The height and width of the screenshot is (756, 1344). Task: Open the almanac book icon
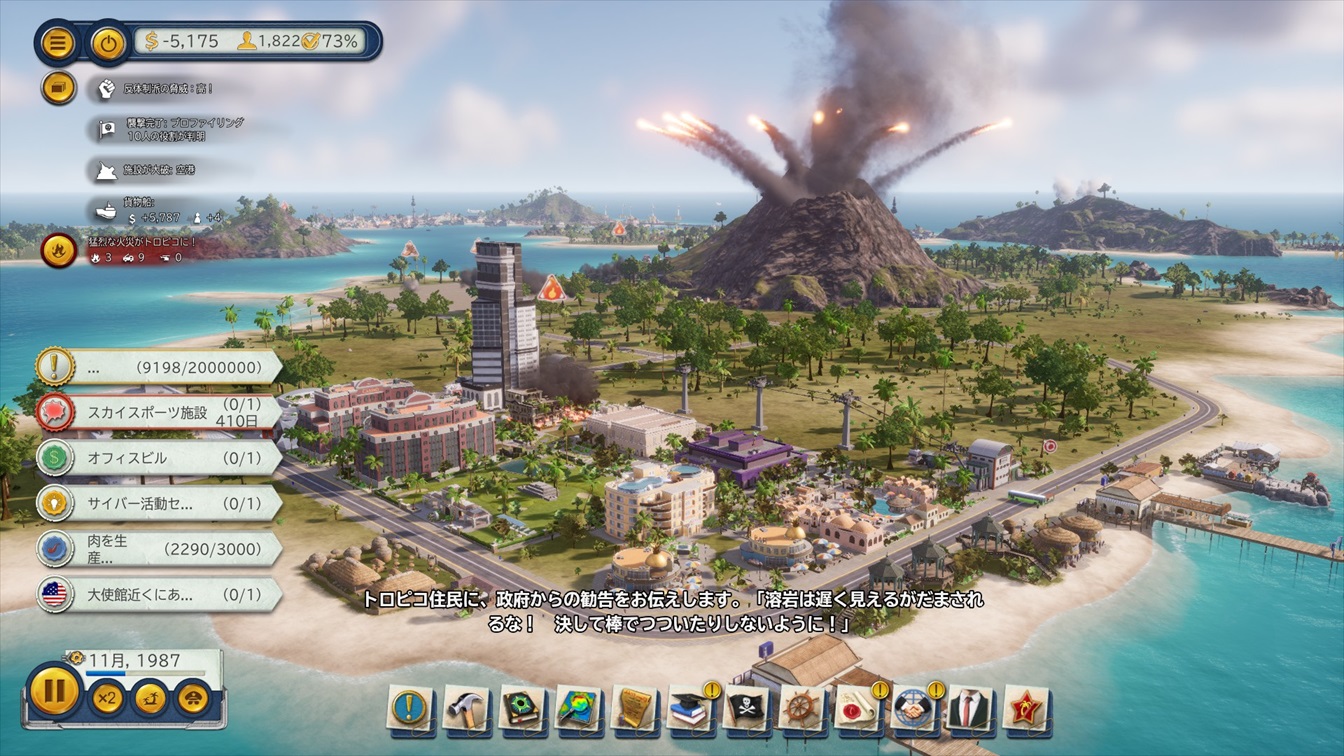(x=521, y=707)
